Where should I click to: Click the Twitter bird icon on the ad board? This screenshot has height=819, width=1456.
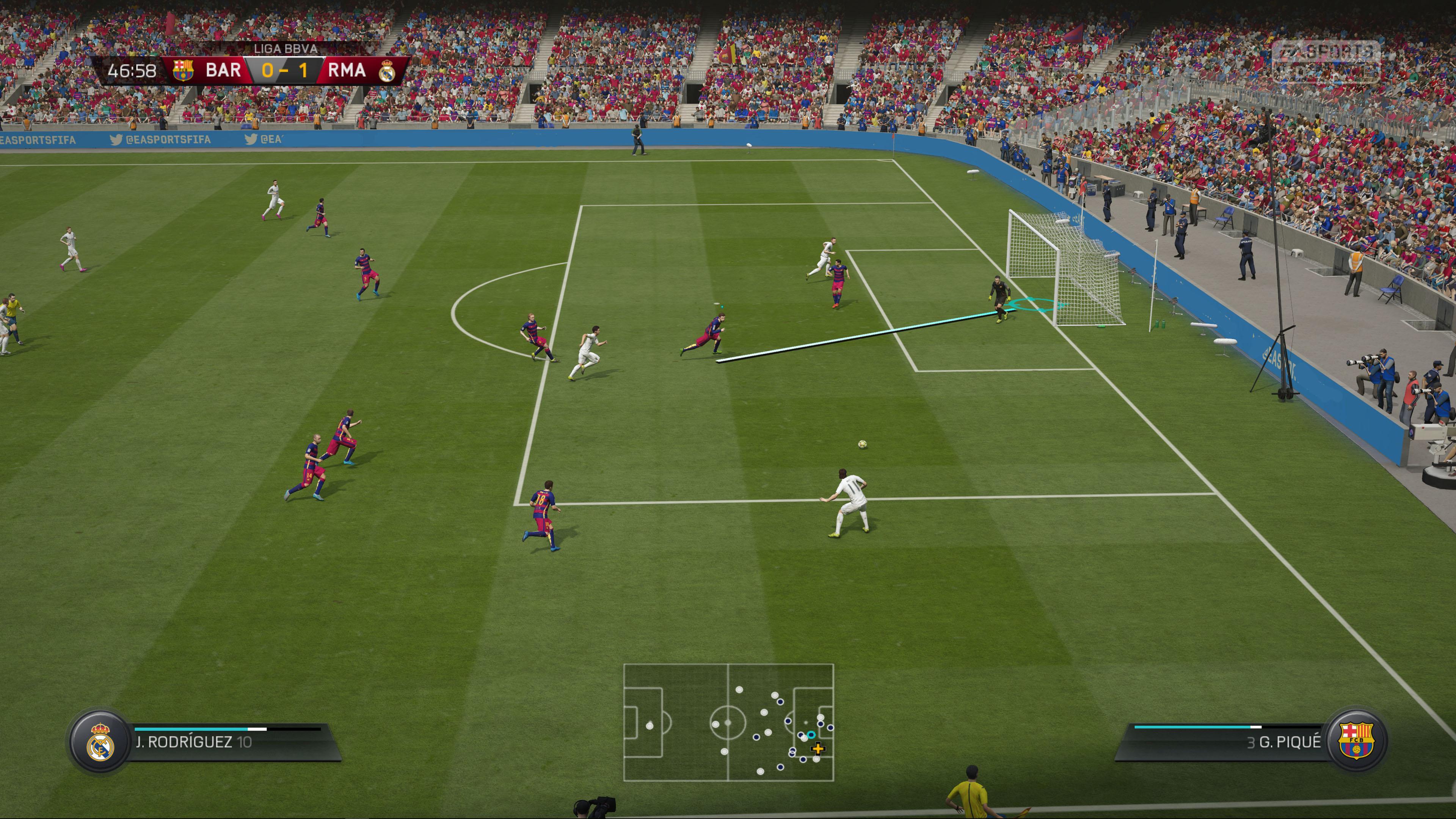coord(116,140)
